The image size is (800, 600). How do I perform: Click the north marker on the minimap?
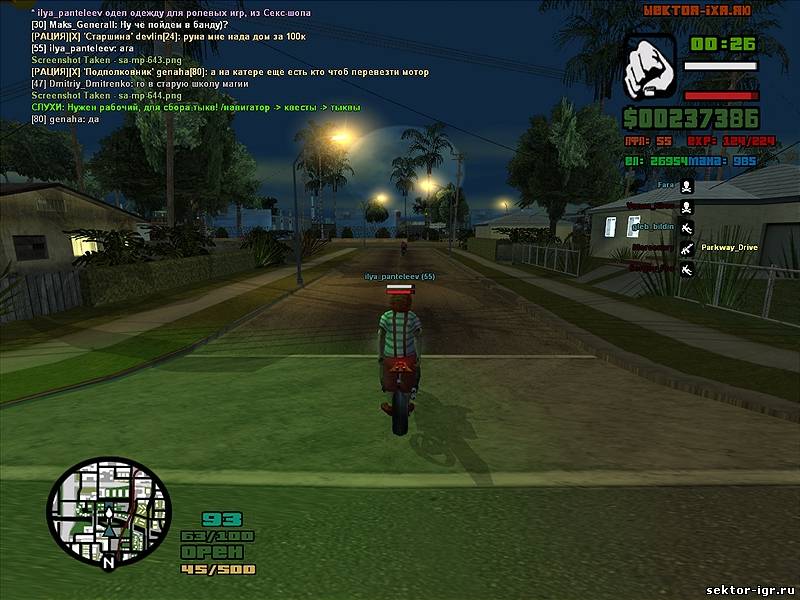point(108,562)
